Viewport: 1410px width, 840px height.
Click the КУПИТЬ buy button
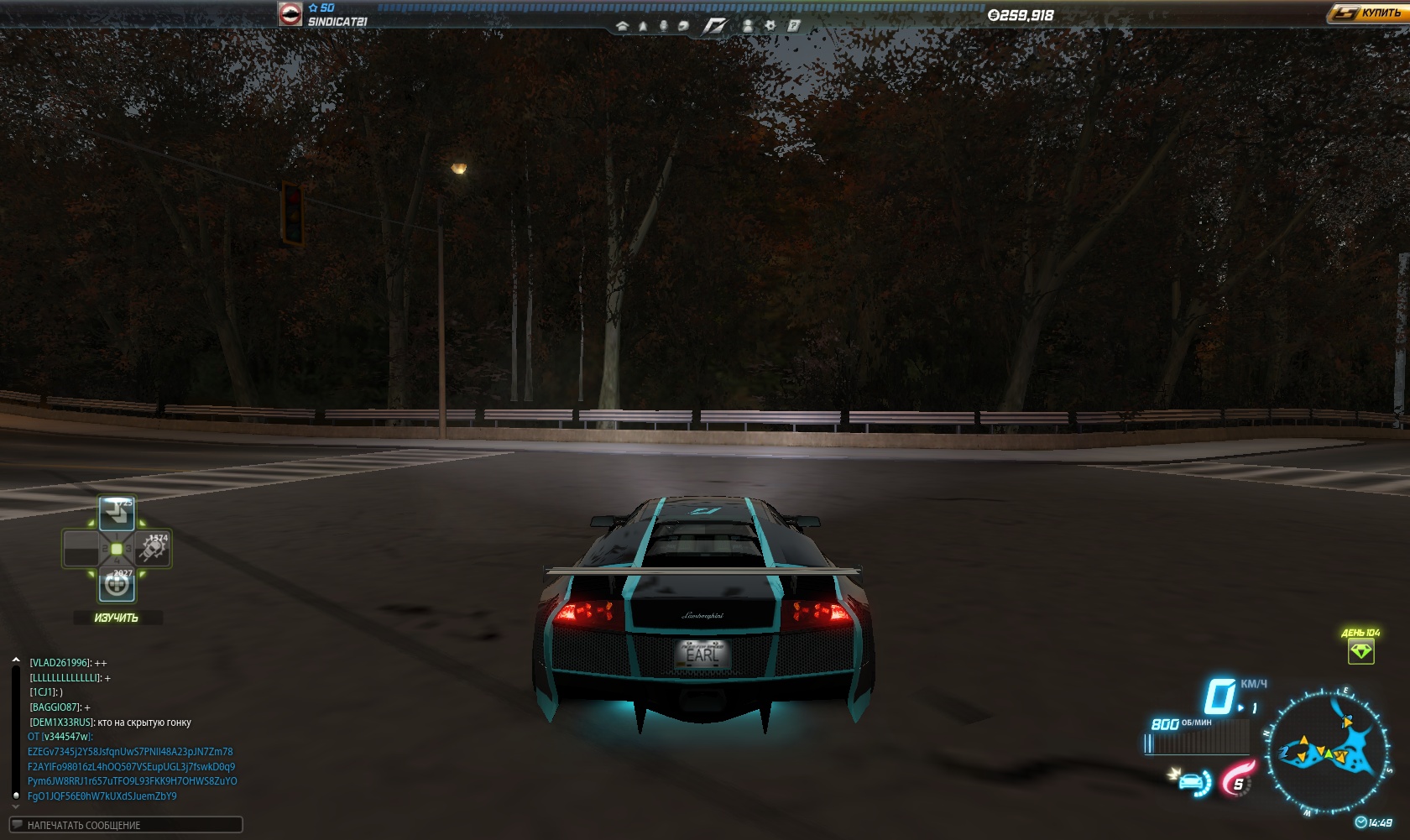pos(1368,13)
